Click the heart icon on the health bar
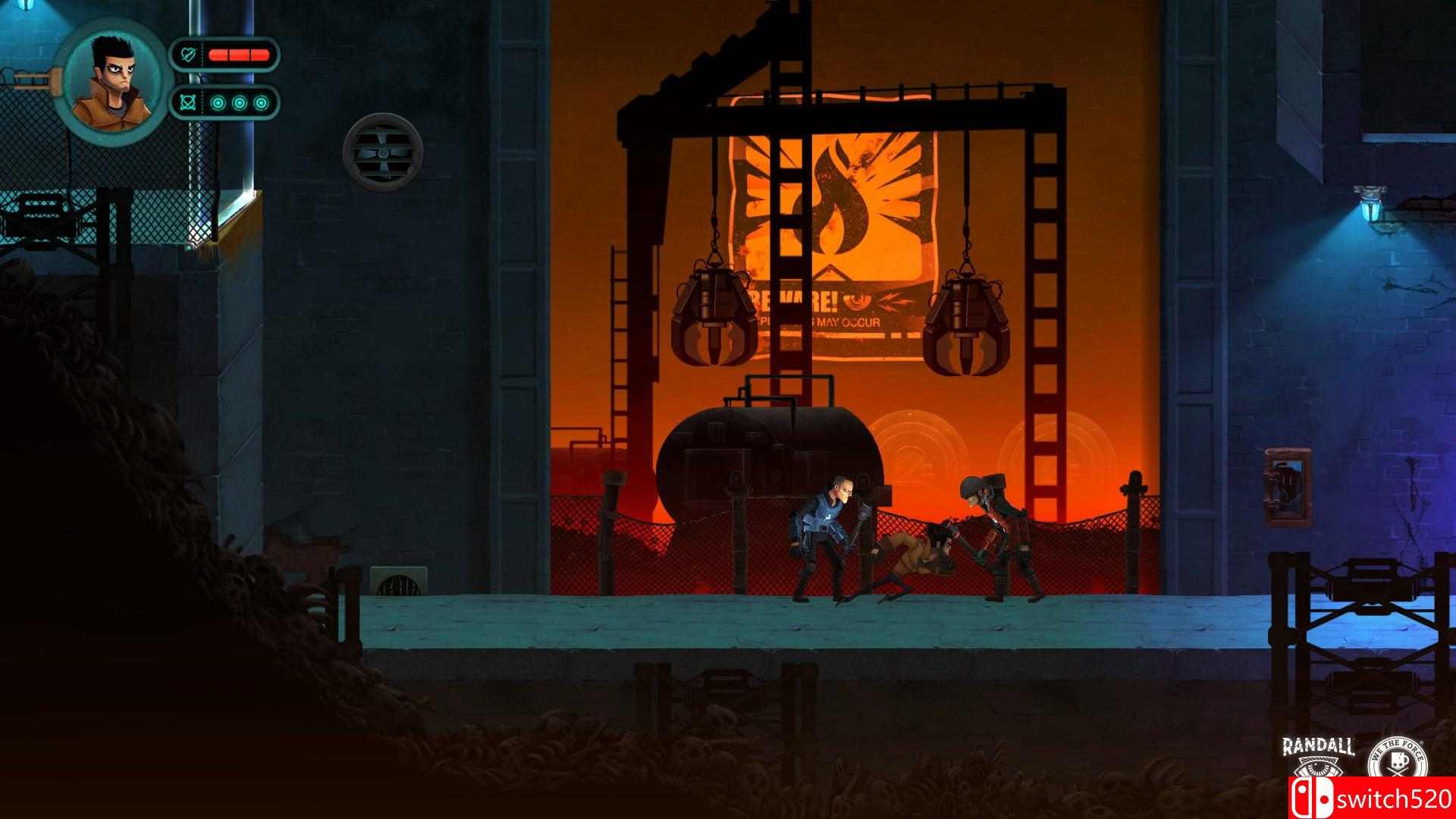 click(188, 53)
